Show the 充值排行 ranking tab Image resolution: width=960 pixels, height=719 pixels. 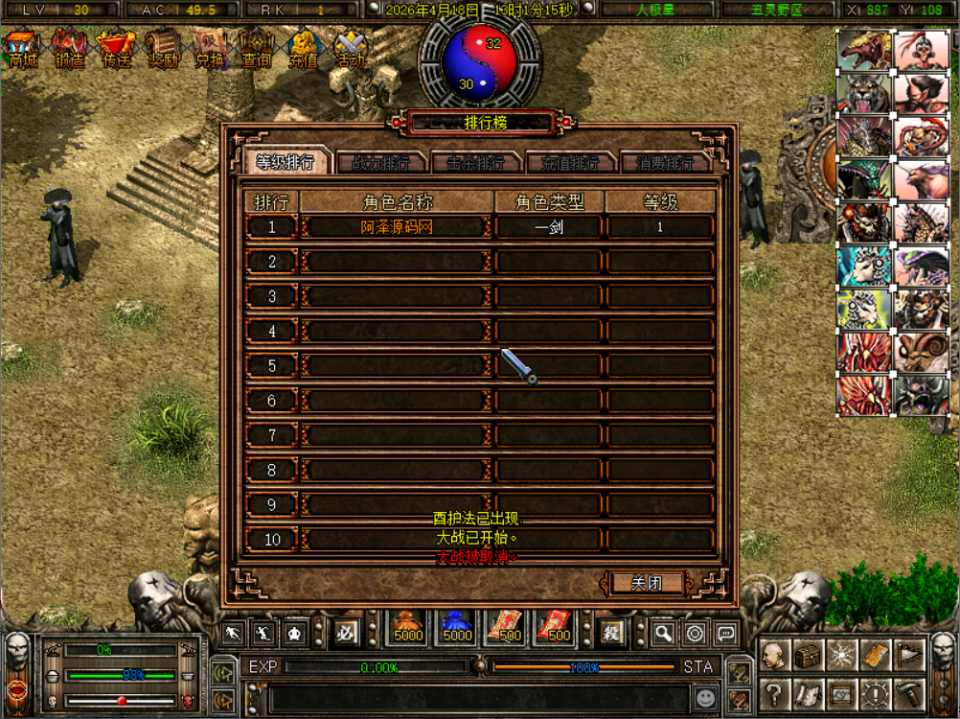tap(570, 162)
